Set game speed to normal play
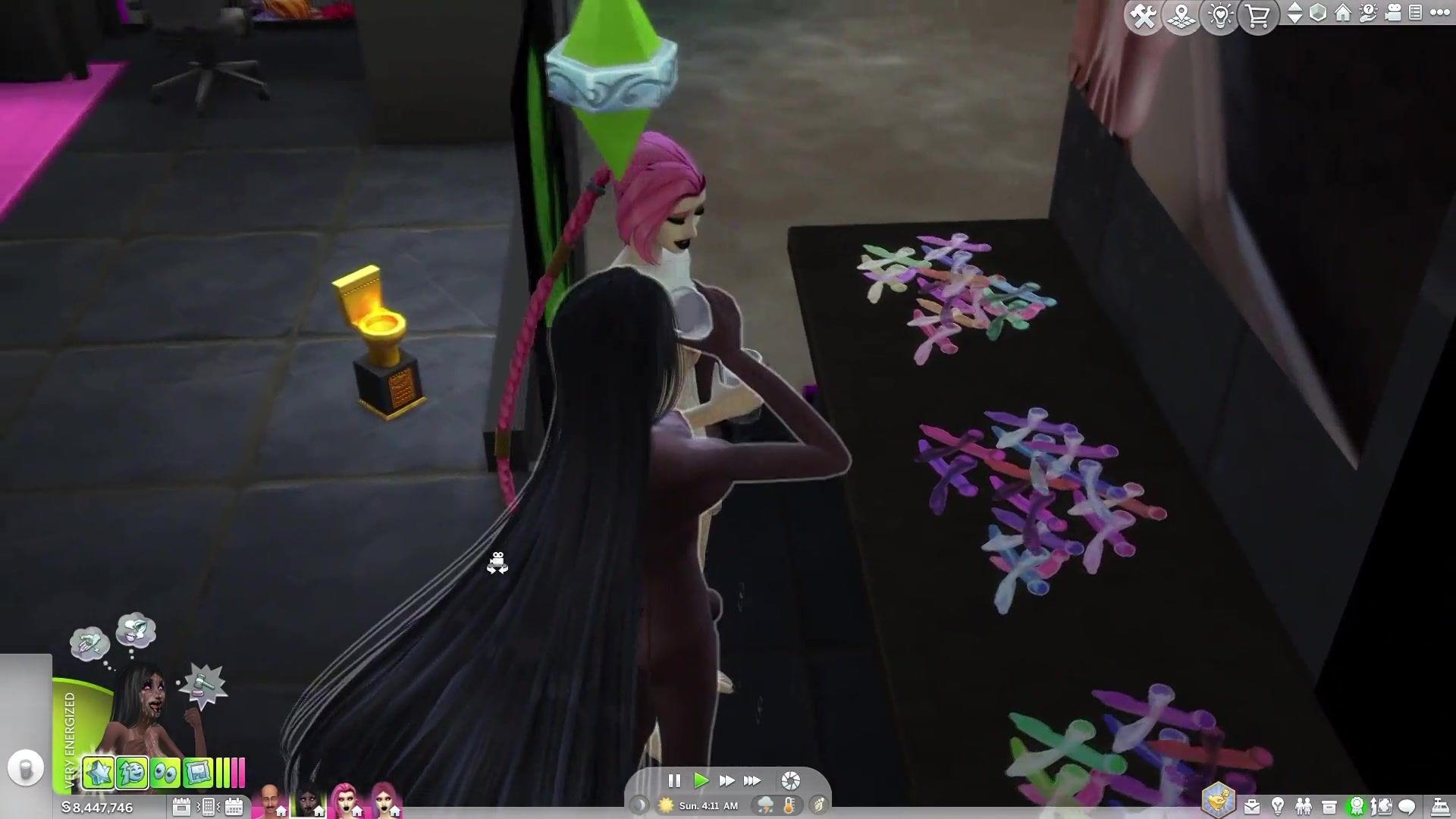This screenshot has width=1456, height=819. point(701,780)
